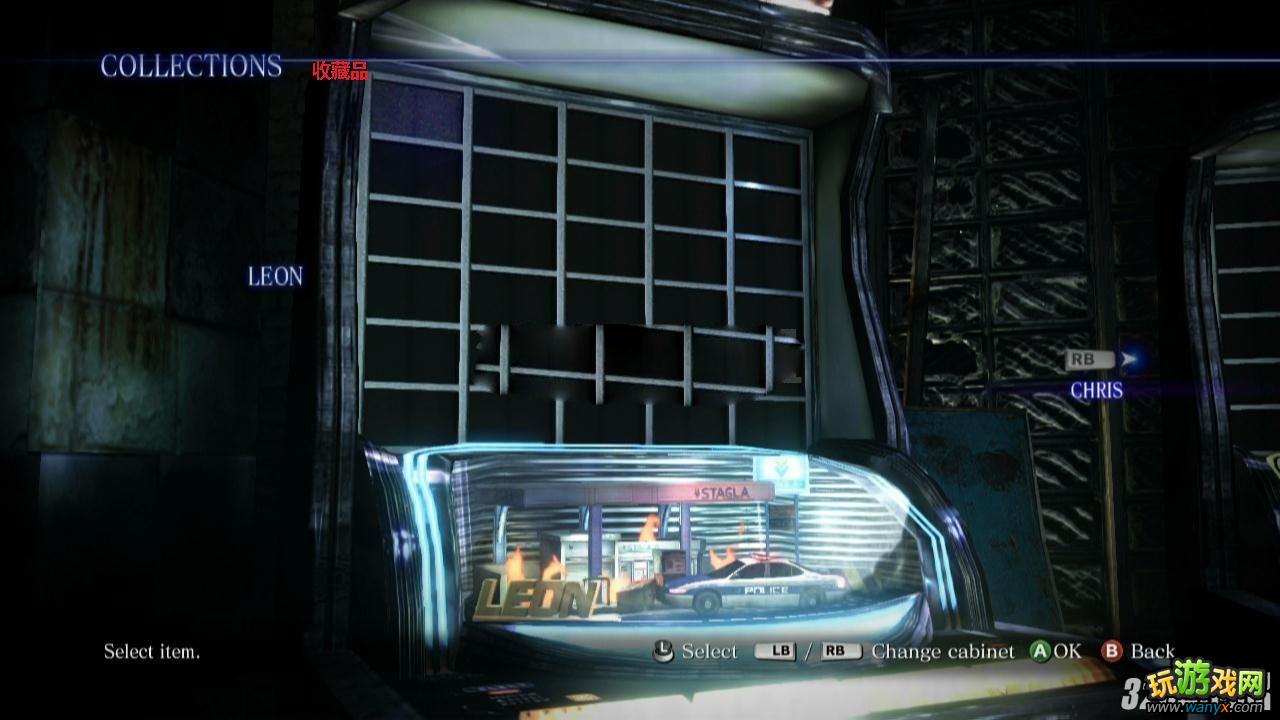This screenshot has width=1280, height=720.
Task: Click the RB button icon beside Change cabinet
Action: pyautogui.click(x=838, y=650)
